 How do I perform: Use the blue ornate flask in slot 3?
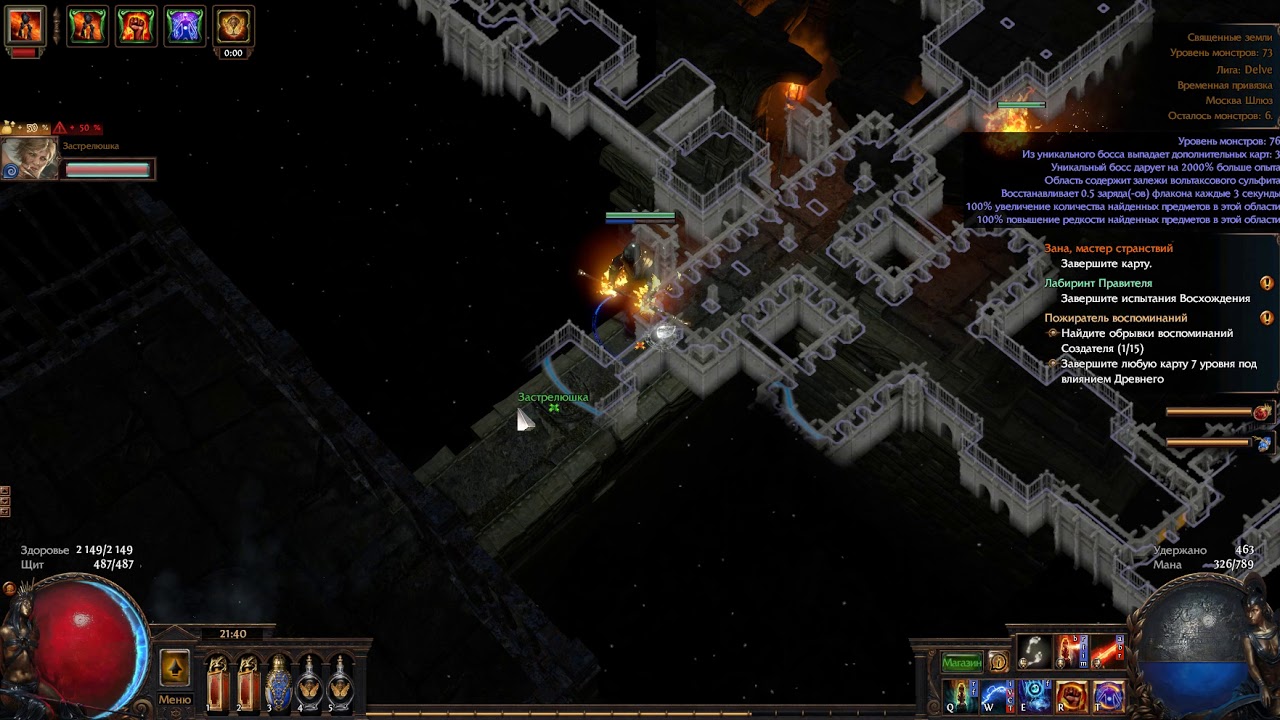pyautogui.click(x=278, y=683)
